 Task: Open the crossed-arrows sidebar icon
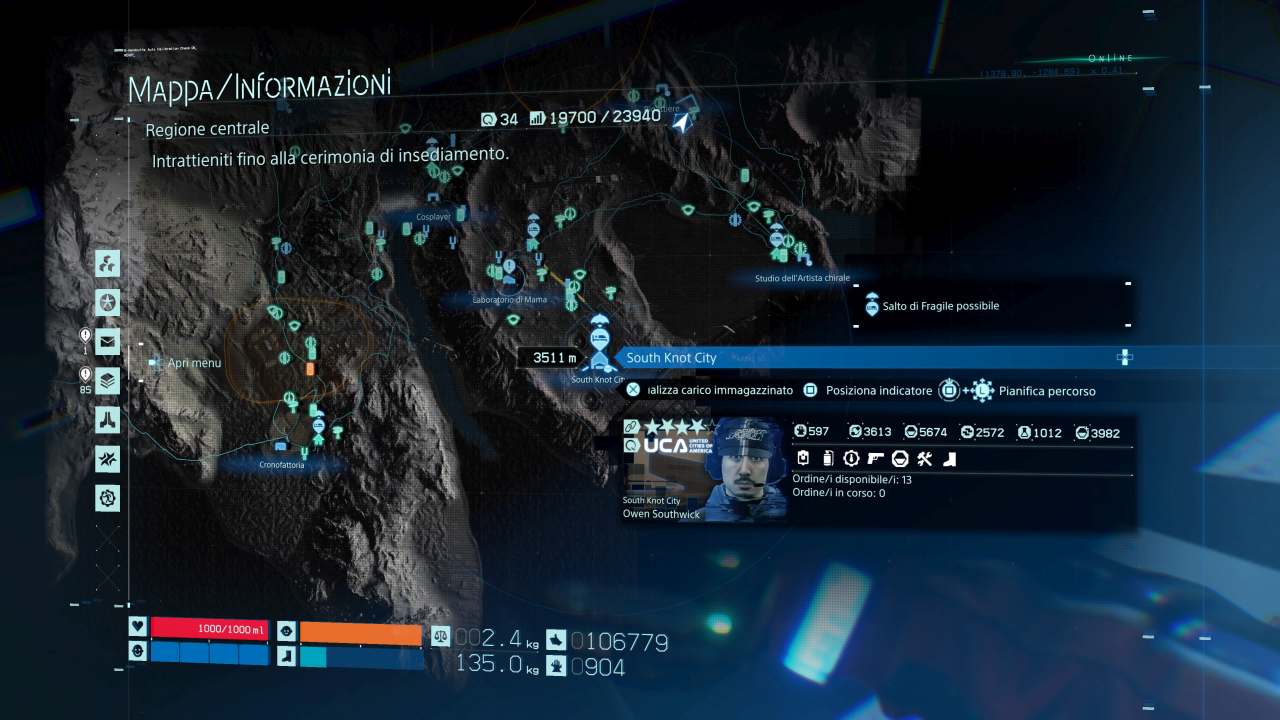(108, 459)
